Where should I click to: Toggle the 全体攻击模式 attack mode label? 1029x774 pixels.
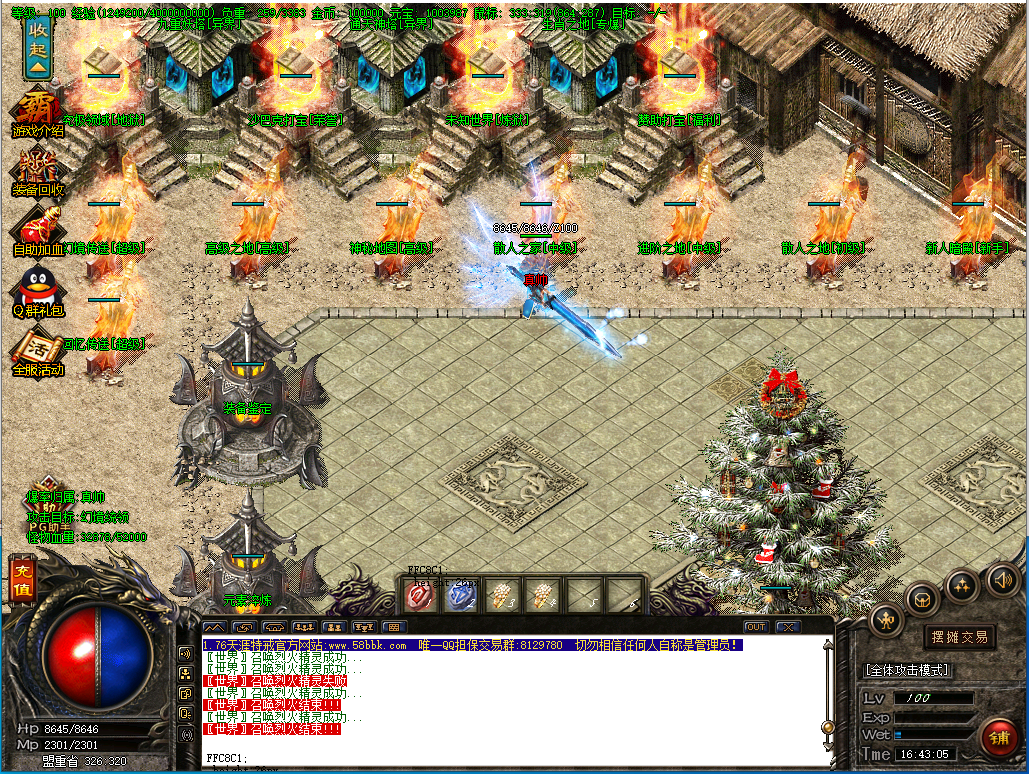pos(906,670)
